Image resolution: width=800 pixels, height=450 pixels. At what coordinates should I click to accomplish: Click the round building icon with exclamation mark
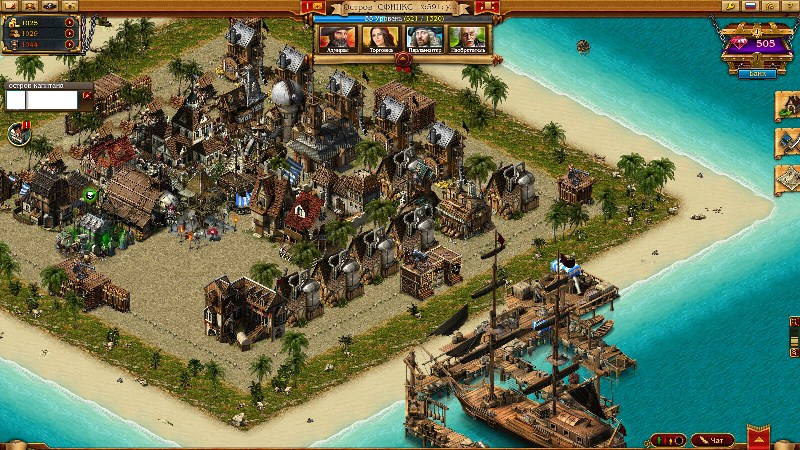coord(18,132)
